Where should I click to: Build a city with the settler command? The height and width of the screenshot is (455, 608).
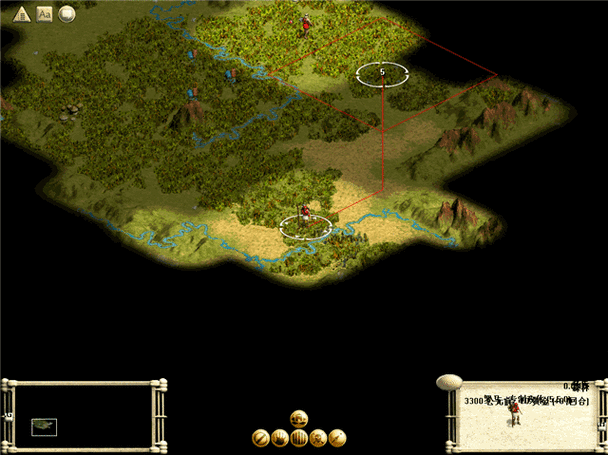[298, 418]
